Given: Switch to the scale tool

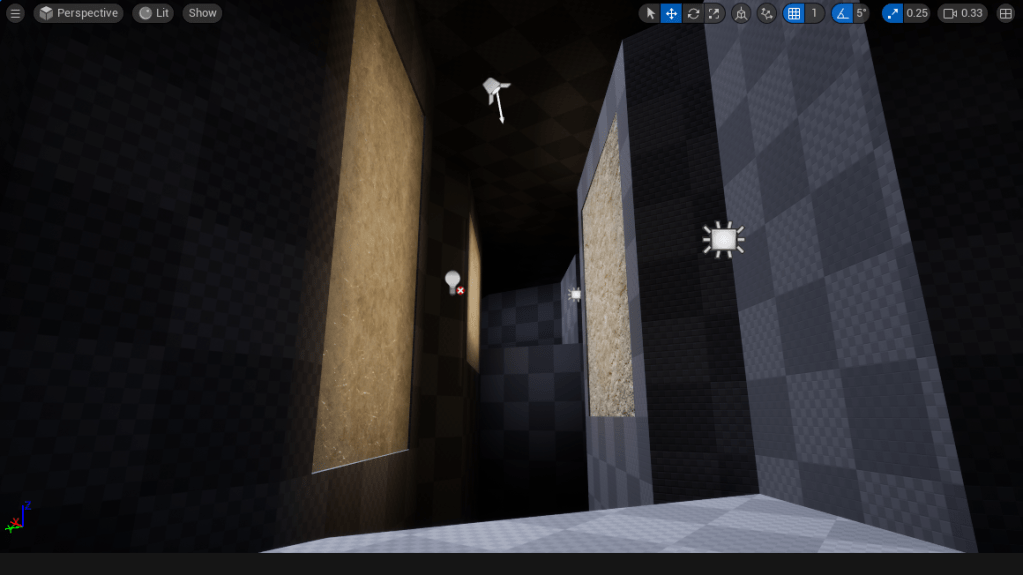Looking at the screenshot, I should tap(714, 13).
